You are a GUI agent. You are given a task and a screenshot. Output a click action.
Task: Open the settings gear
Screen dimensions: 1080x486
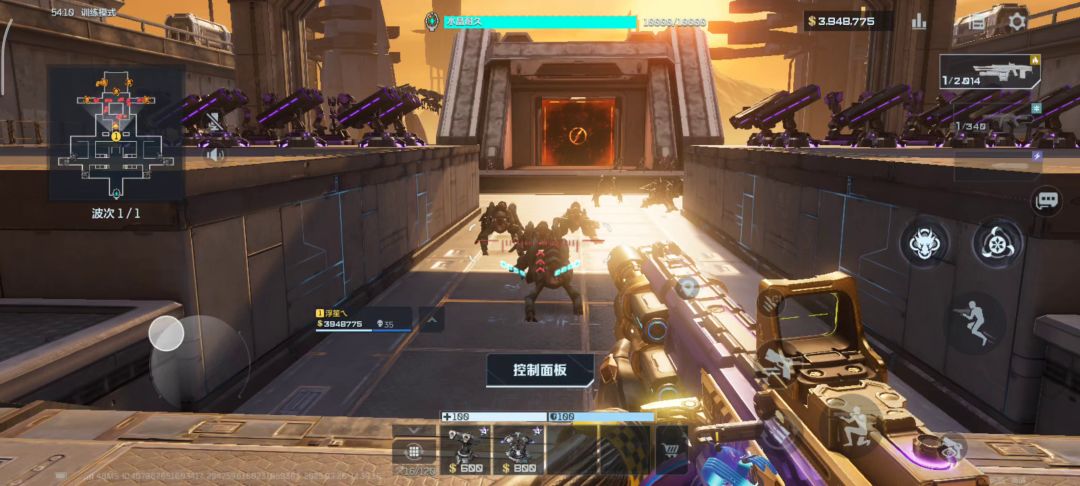1017,21
